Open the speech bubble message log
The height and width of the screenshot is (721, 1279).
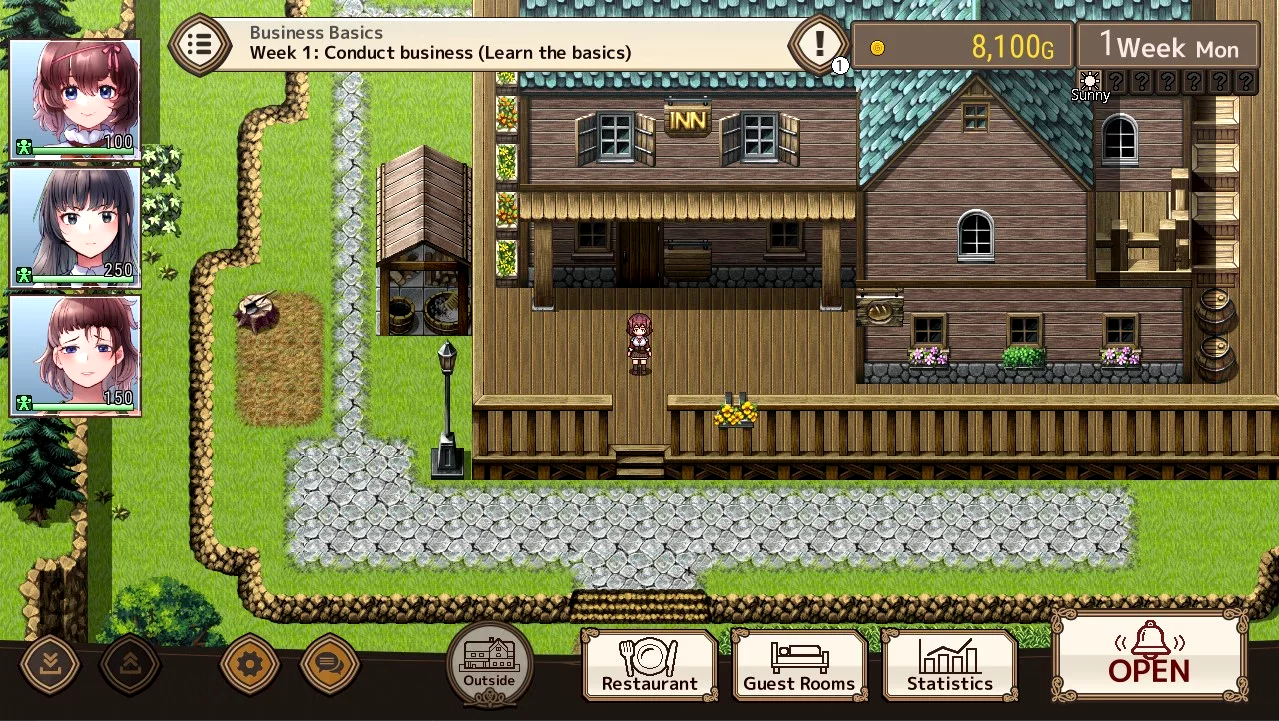(x=329, y=663)
